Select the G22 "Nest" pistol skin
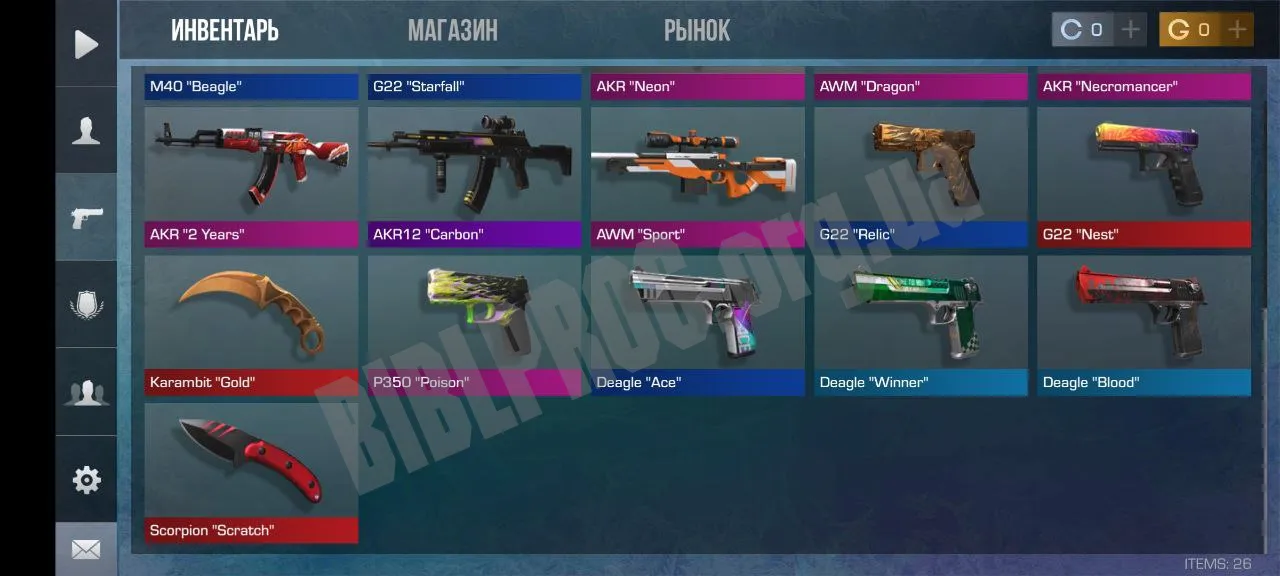The image size is (1280, 576). click(x=1143, y=176)
